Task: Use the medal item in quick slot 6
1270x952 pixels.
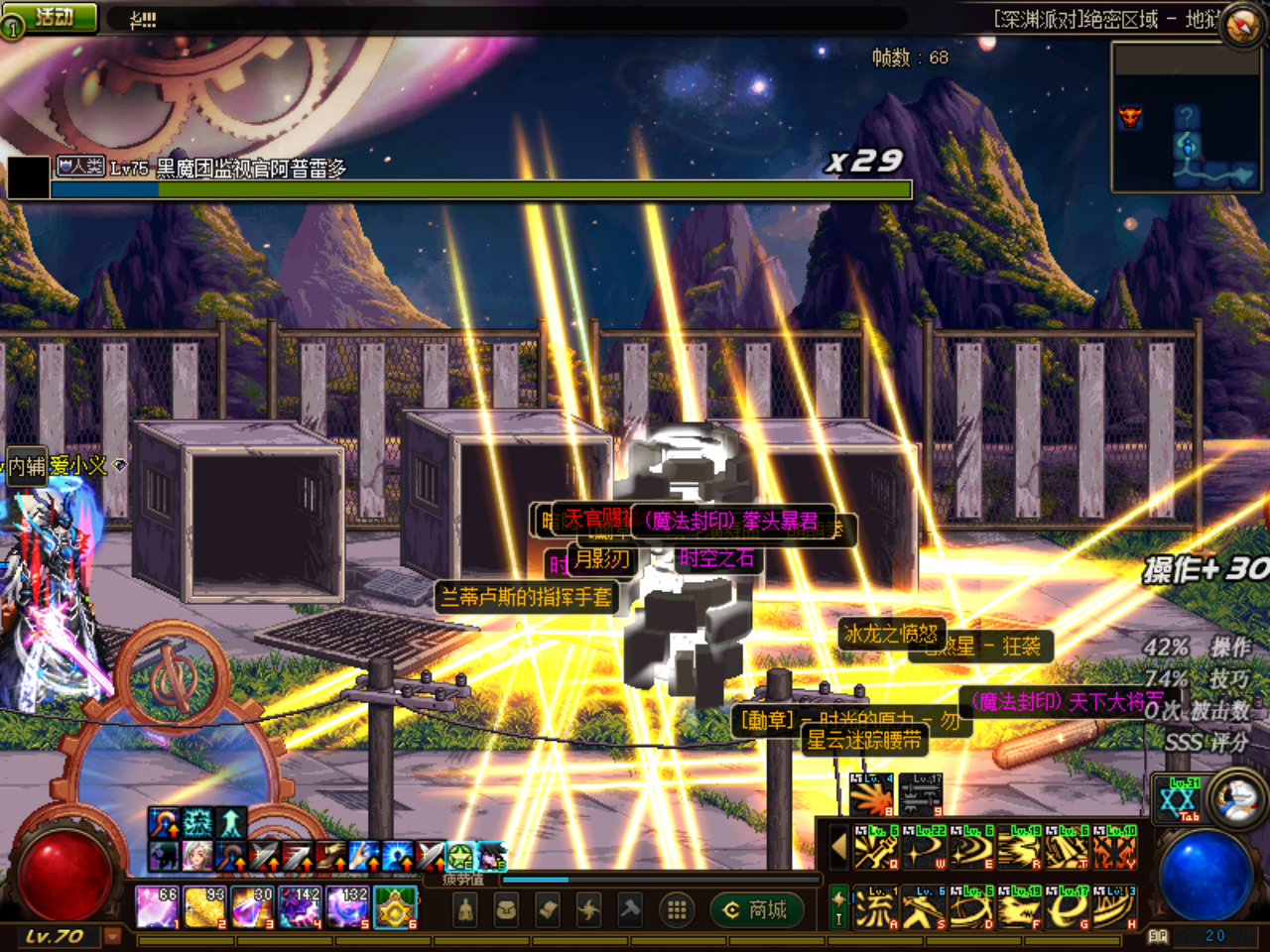Action: pos(395,907)
